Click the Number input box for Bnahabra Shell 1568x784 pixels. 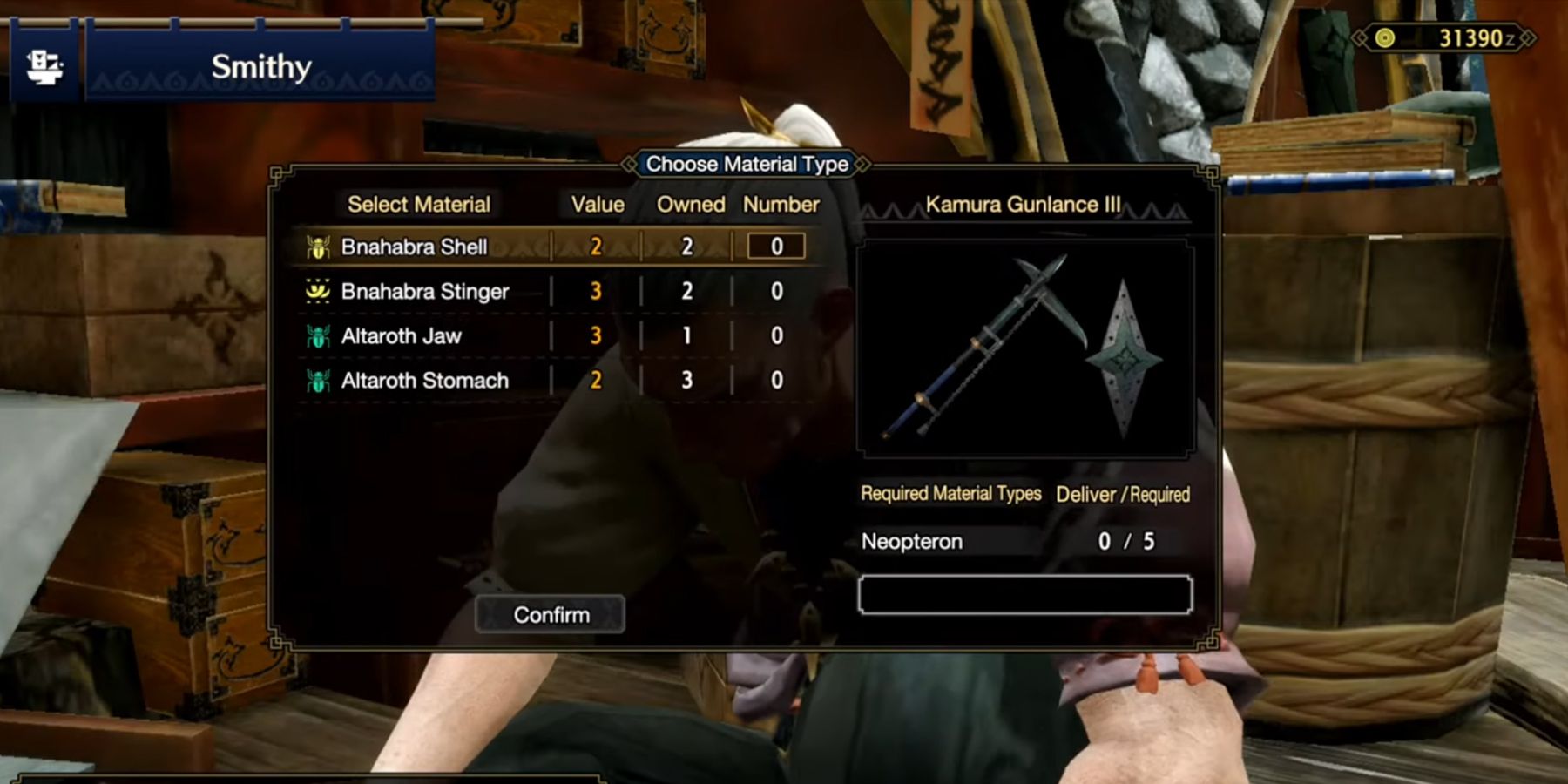point(775,246)
